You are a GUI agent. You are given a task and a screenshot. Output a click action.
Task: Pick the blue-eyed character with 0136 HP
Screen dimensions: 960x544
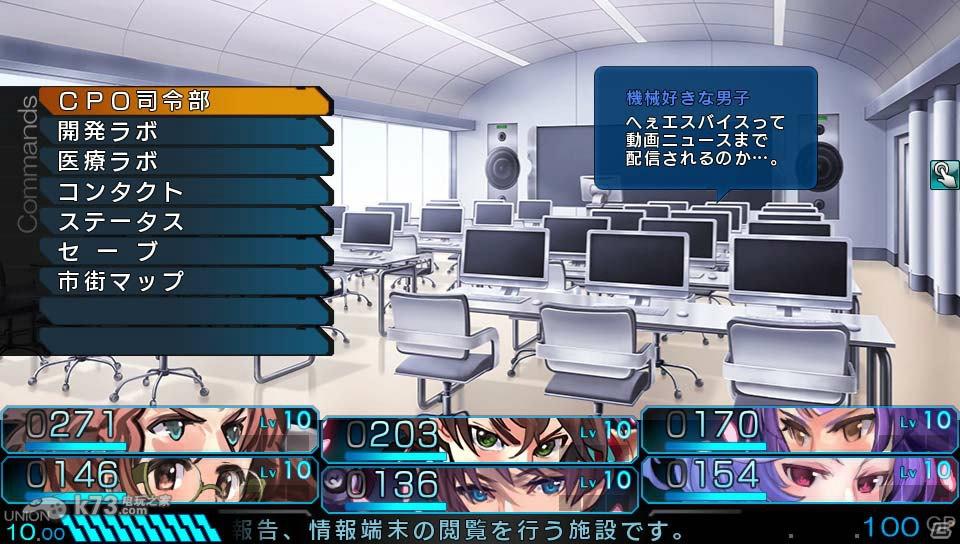point(478,486)
